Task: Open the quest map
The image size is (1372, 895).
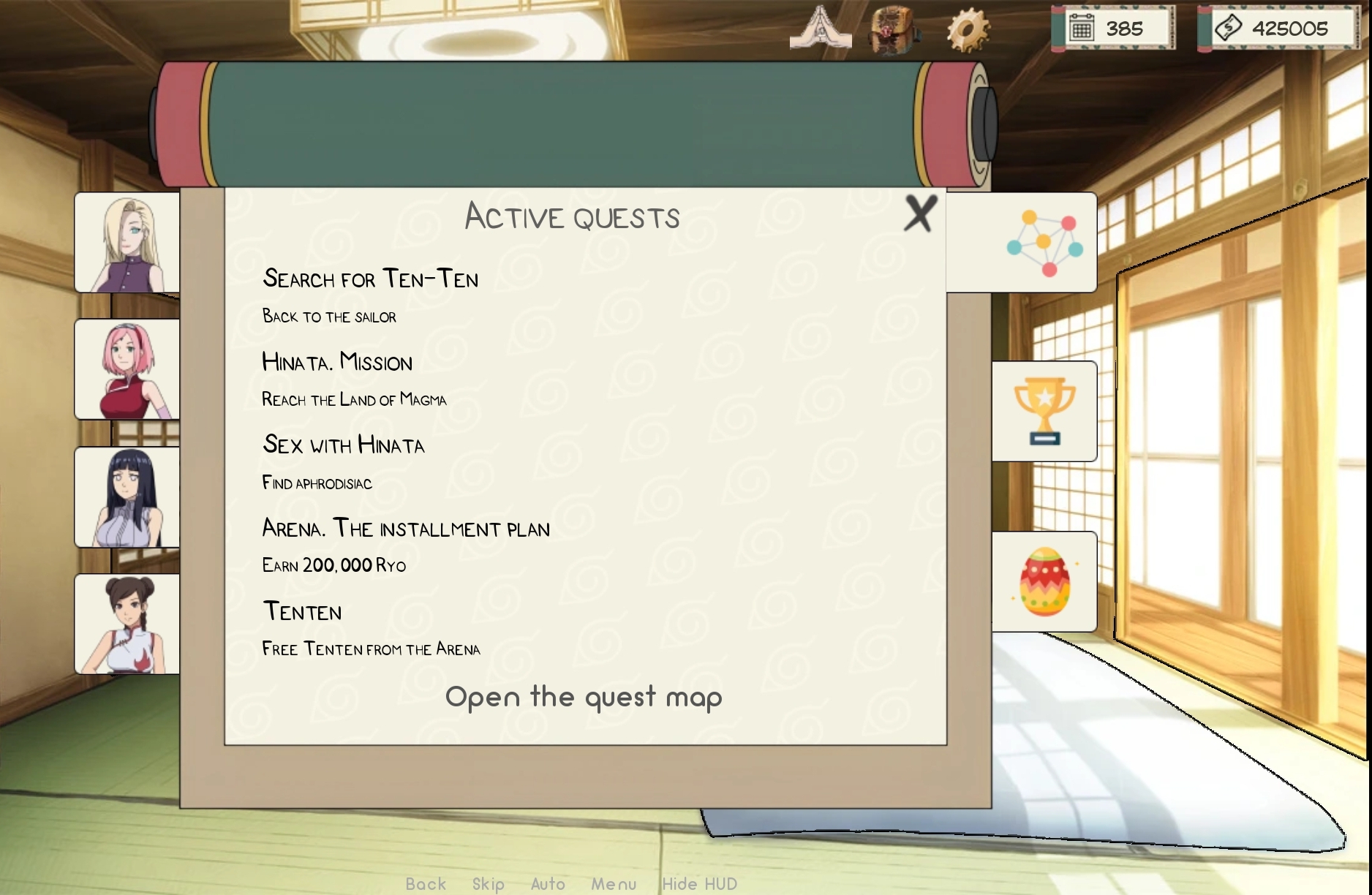Action: click(x=584, y=697)
